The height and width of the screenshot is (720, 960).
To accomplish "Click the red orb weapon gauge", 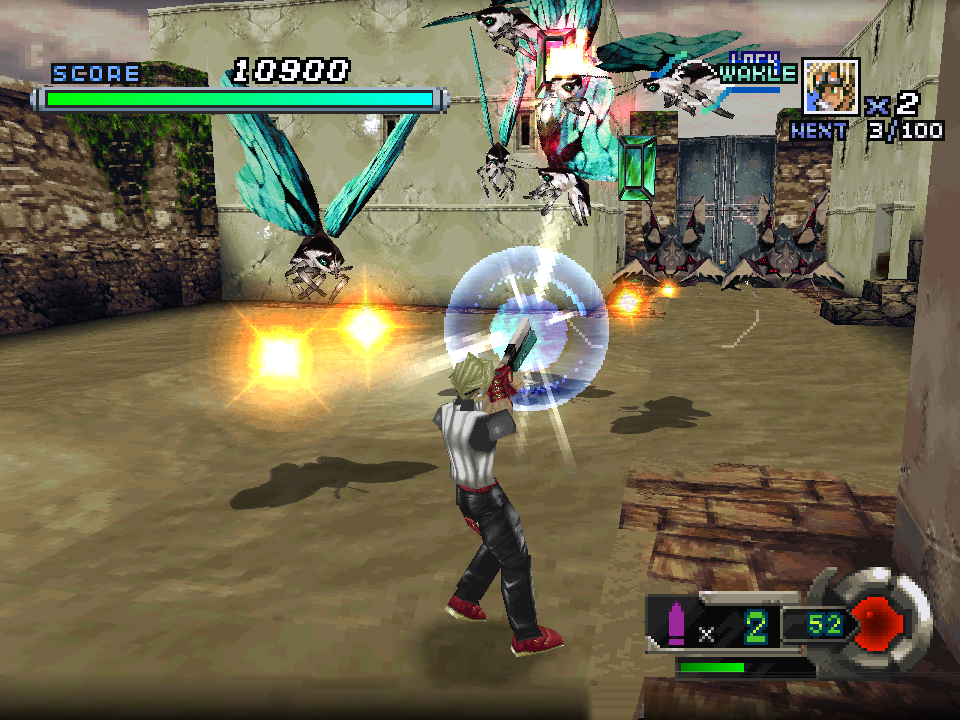I will (880, 624).
